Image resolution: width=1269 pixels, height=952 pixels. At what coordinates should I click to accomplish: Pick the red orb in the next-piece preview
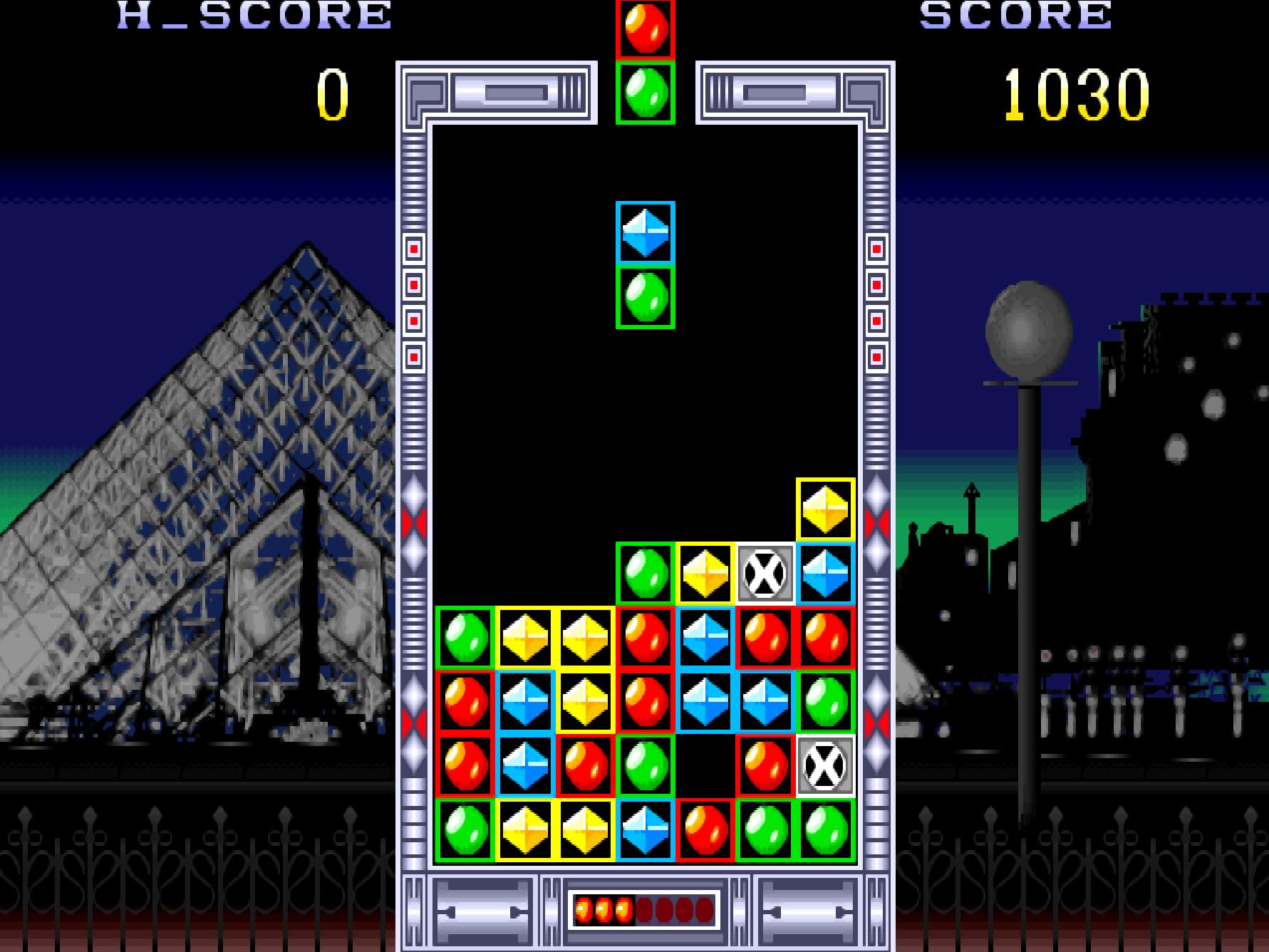[645, 29]
